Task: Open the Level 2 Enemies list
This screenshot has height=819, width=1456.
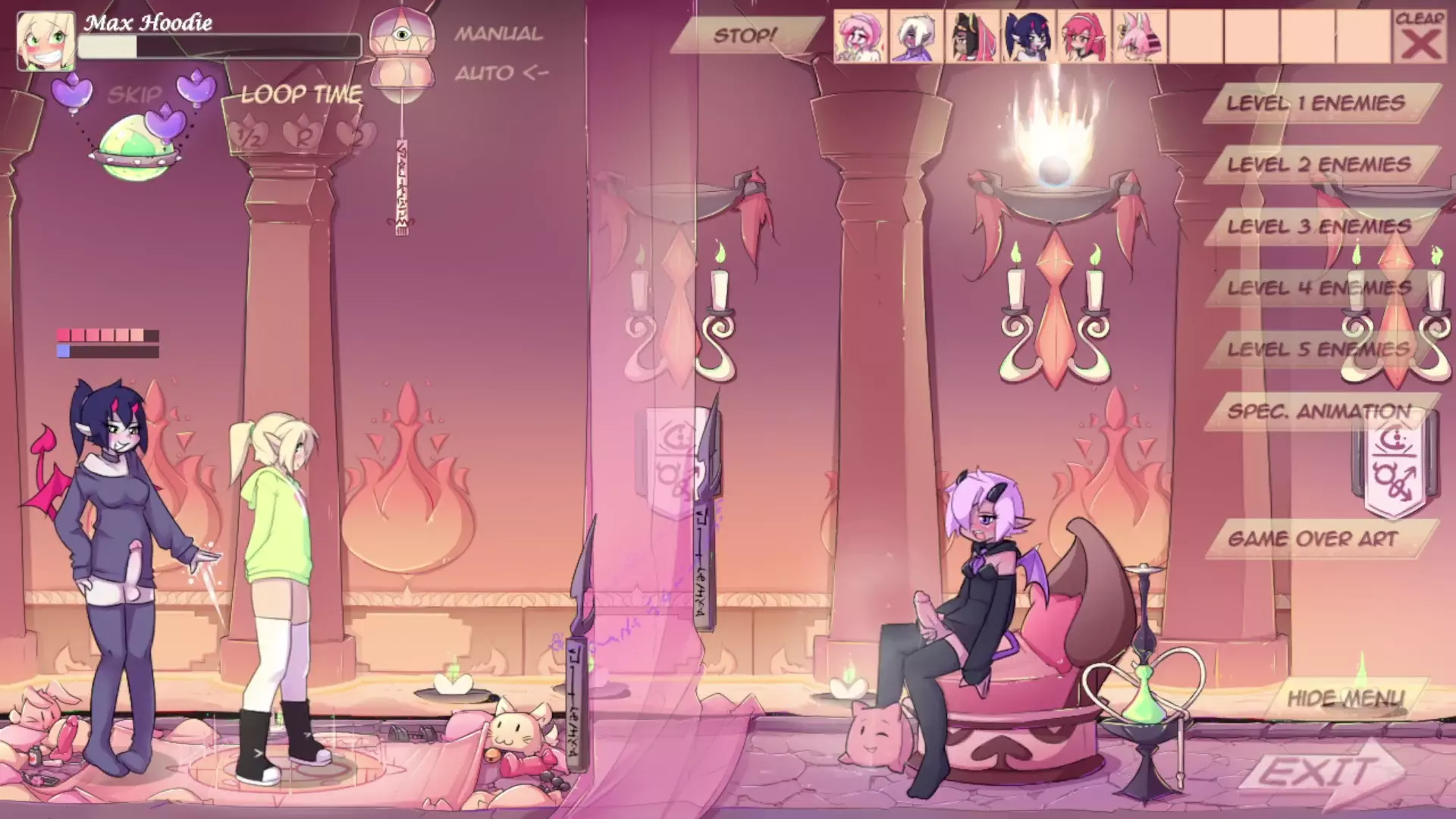Action: click(1319, 165)
